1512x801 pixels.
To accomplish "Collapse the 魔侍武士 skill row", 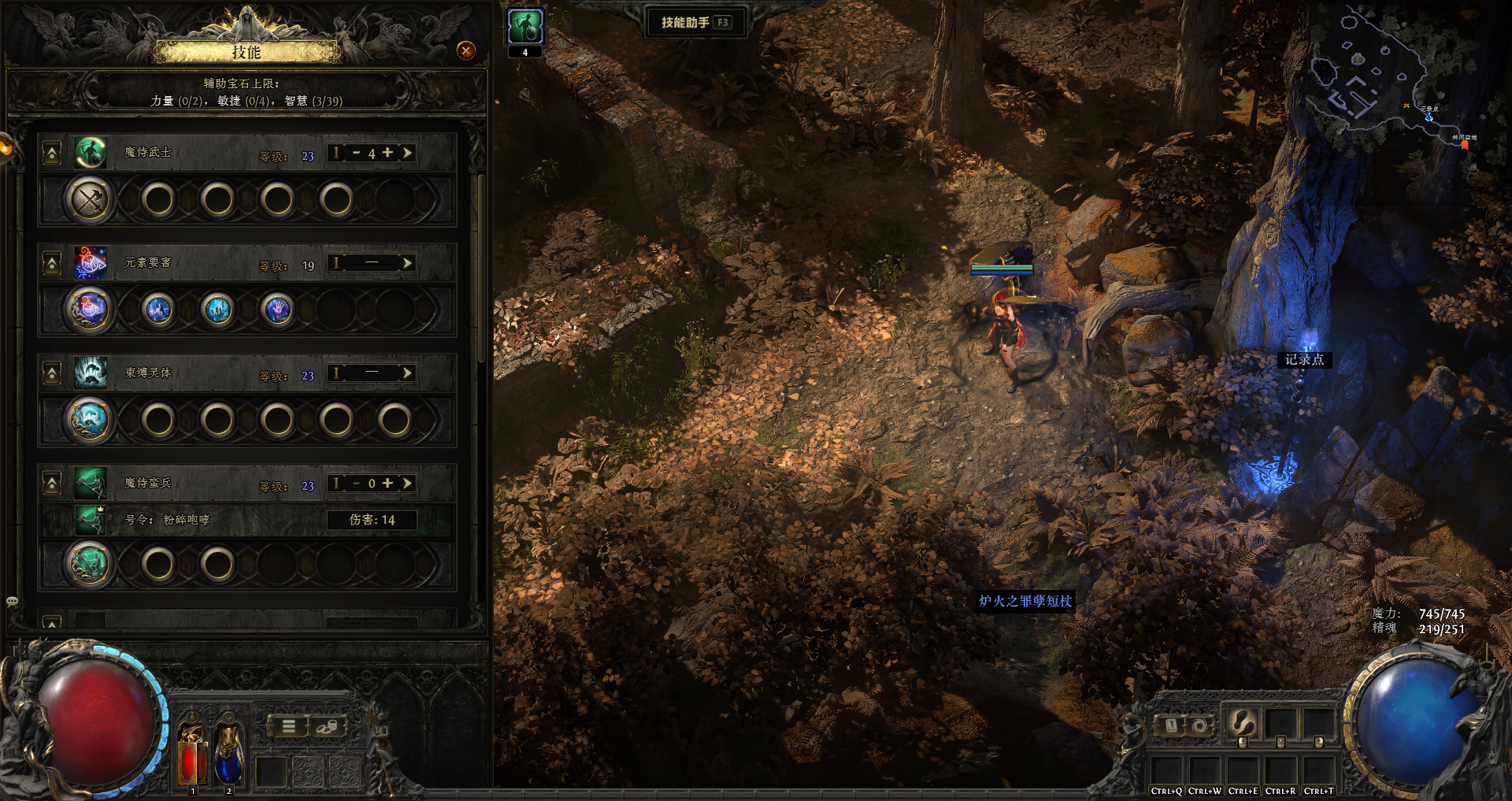I will 52,153.
